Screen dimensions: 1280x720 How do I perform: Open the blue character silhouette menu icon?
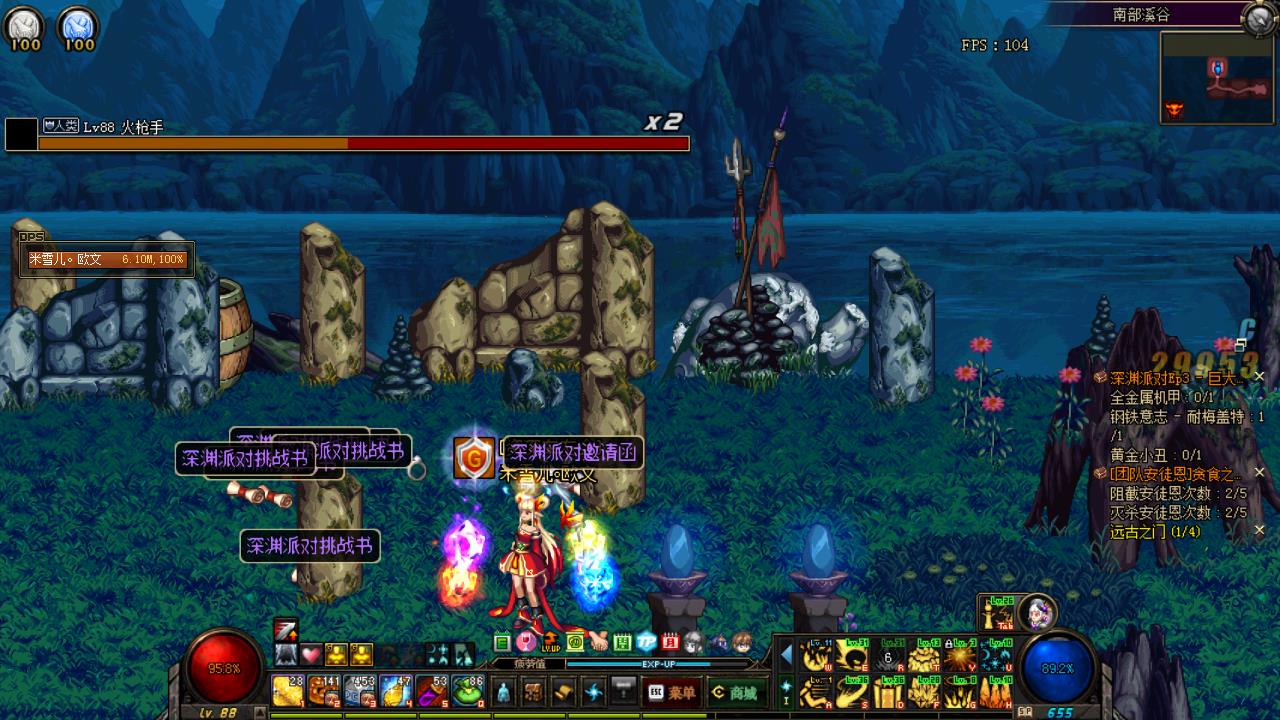click(504, 691)
